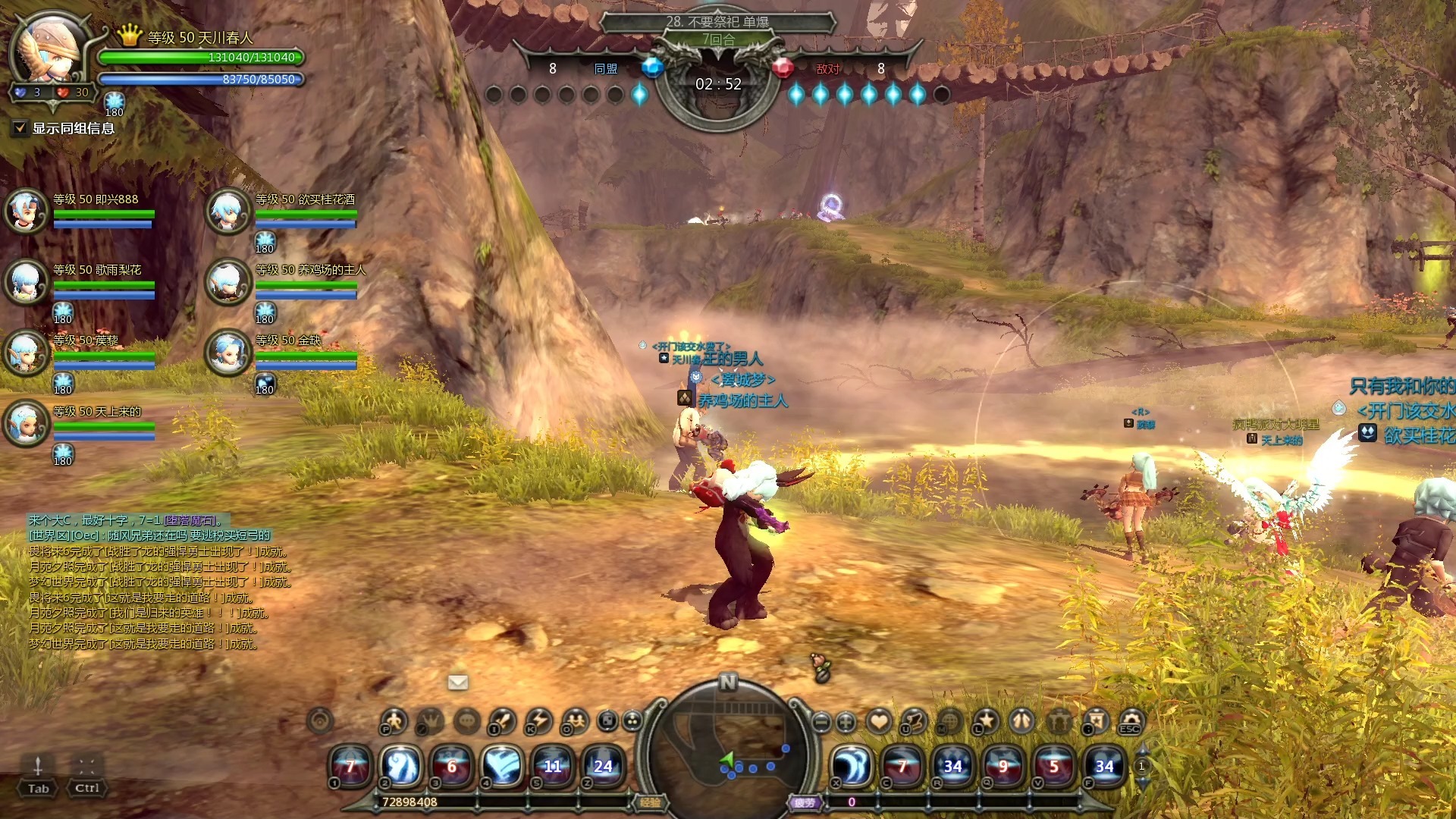Open the lightning bolt skills menu
Viewport: 1456px width, 819px height.
pyautogui.click(x=539, y=720)
